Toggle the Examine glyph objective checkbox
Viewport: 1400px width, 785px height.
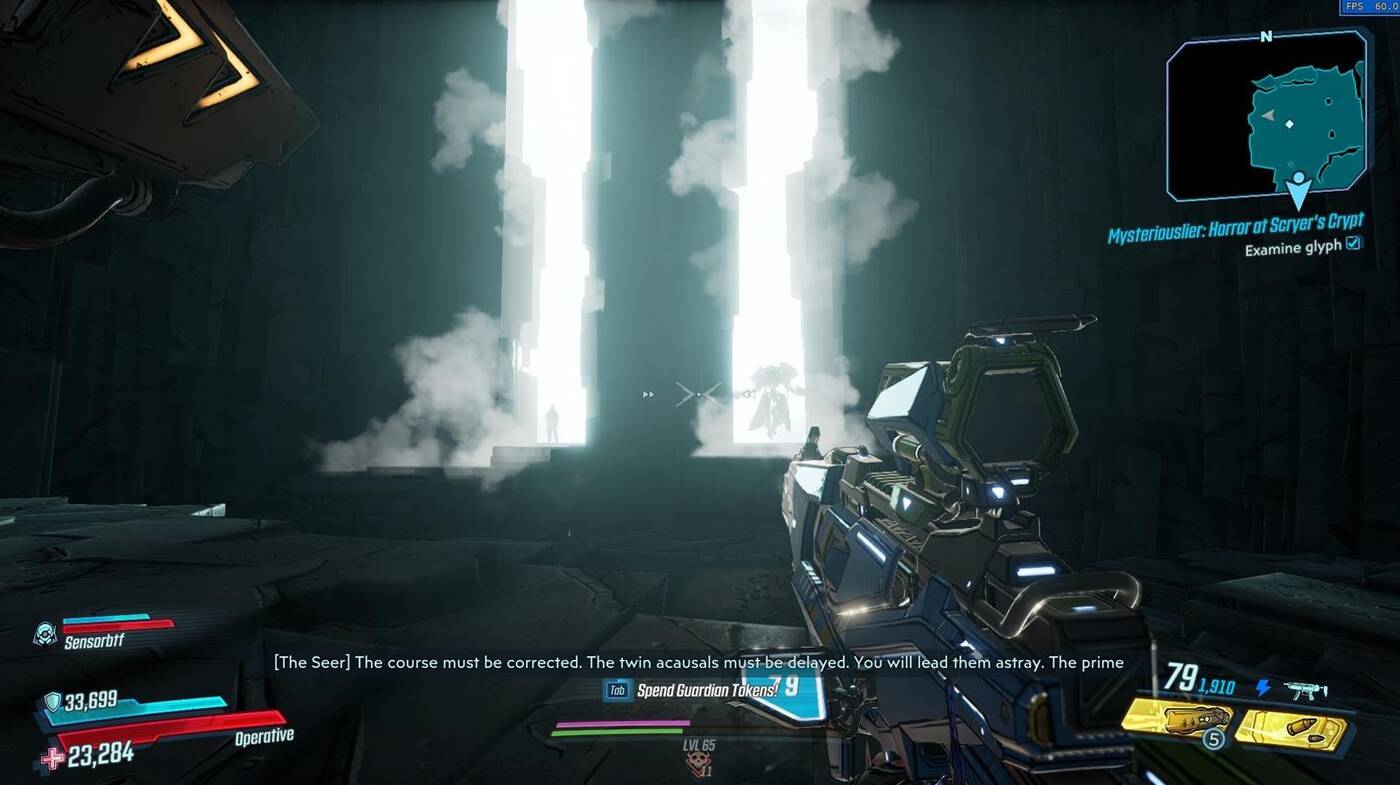[x=1353, y=244]
